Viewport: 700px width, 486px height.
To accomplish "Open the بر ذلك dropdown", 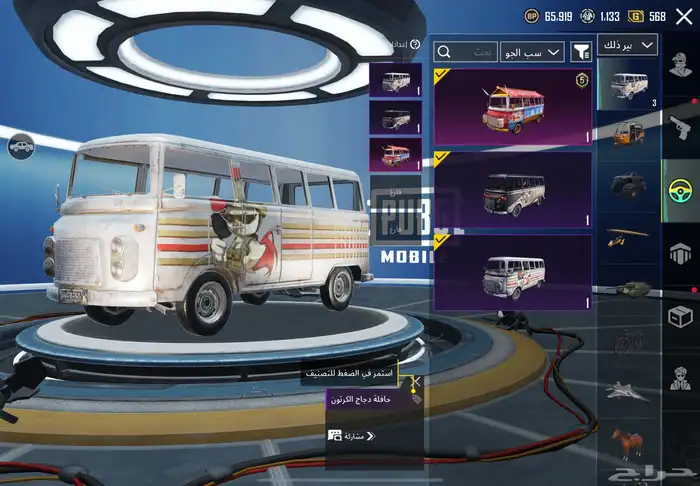I will 627,46.
